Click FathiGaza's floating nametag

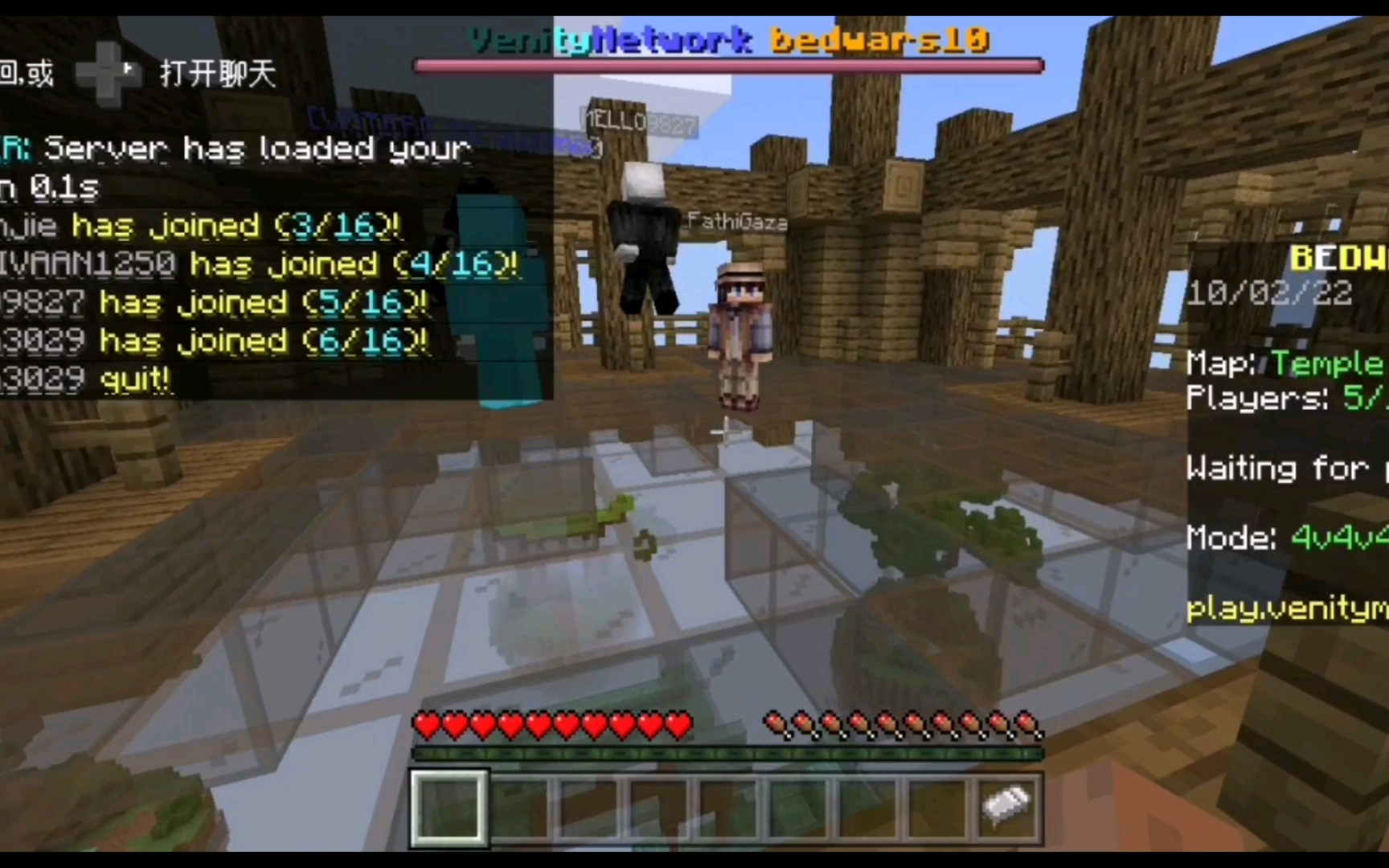[x=737, y=222]
